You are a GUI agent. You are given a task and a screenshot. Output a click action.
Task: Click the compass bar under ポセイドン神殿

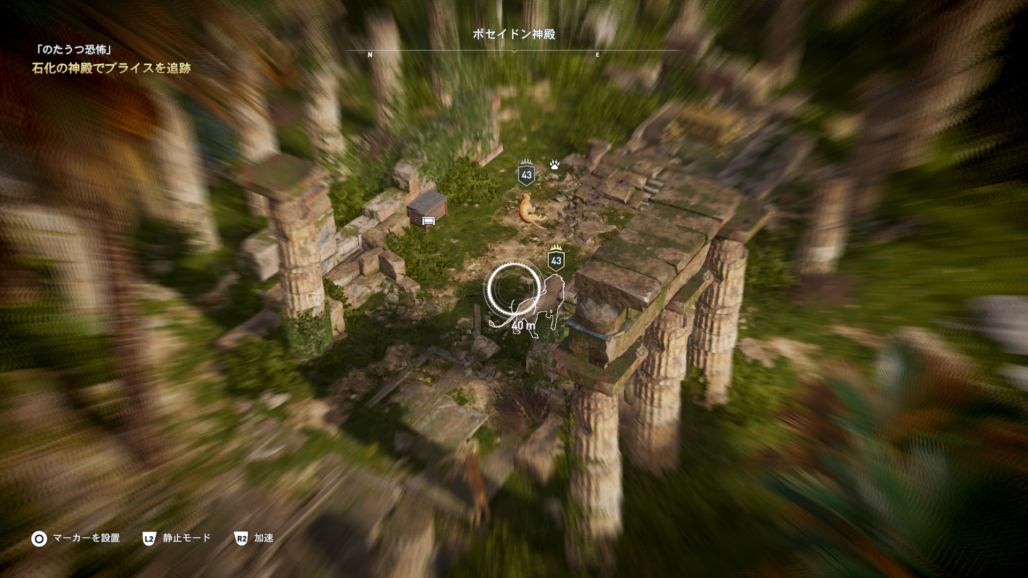click(512, 53)
